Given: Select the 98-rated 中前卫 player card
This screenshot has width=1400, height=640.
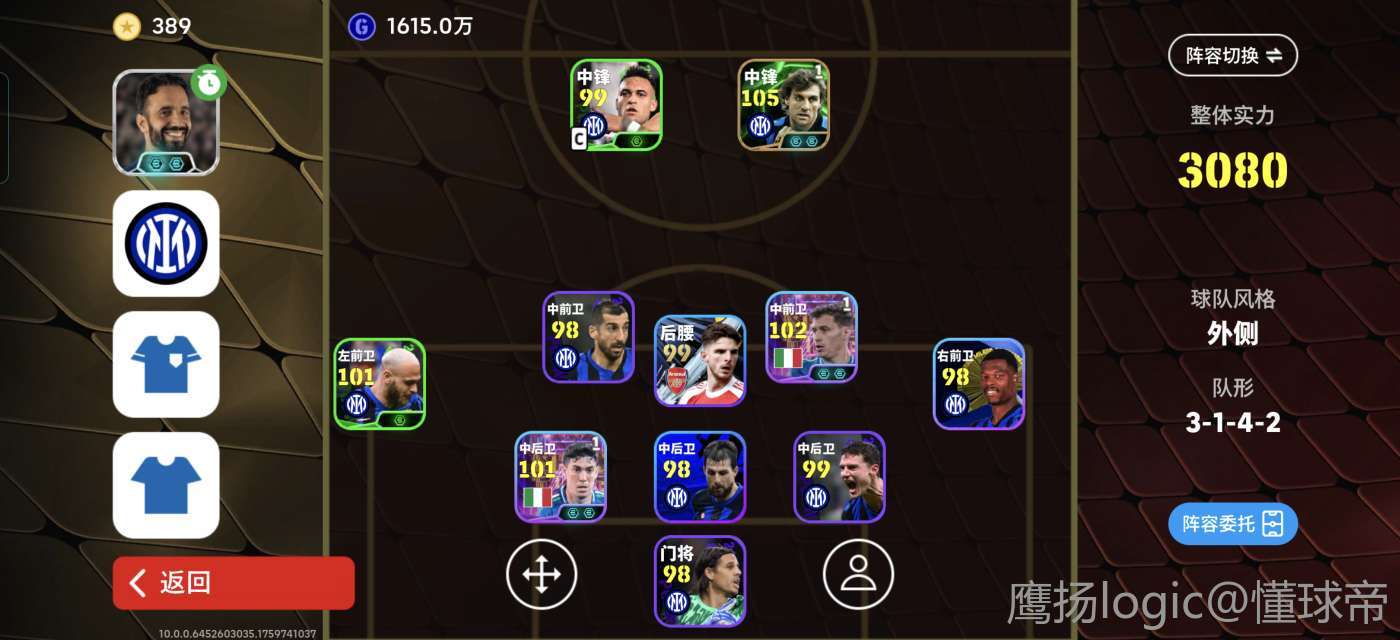Looking at the screenshot, I should tap(588, 337).
